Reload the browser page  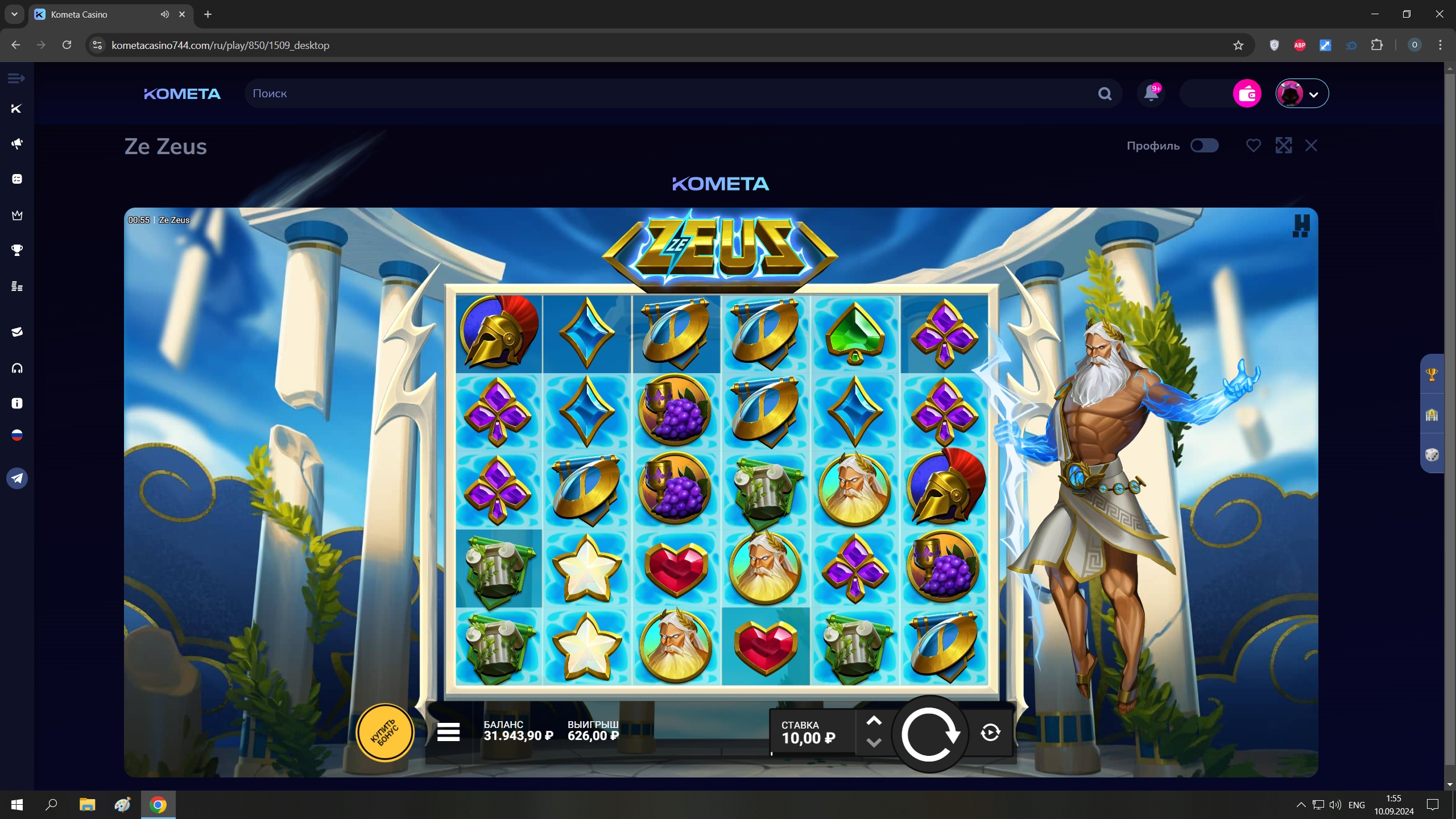point(67,45)
